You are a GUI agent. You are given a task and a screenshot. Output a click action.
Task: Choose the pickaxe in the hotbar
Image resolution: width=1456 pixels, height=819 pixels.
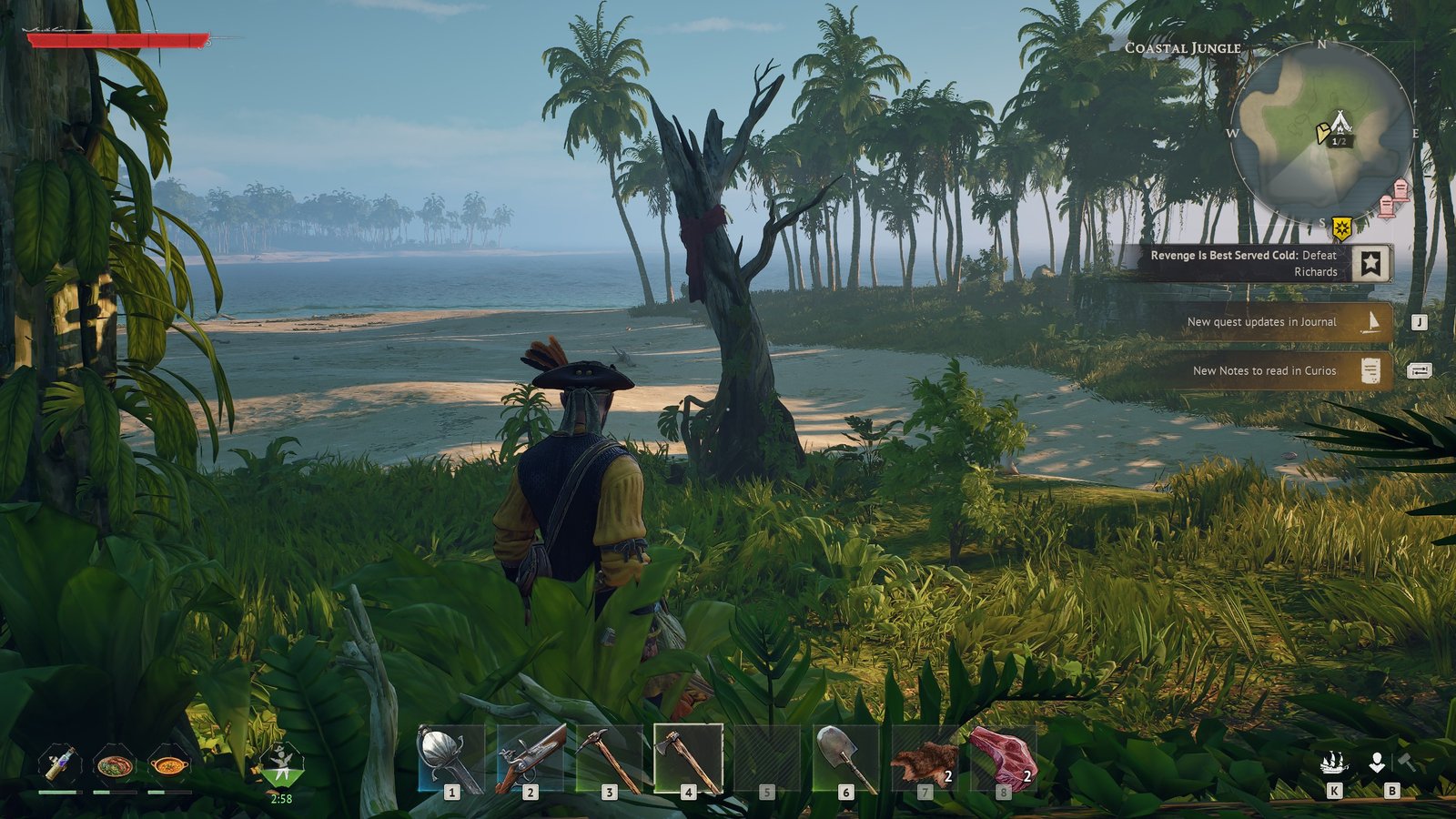click(x=609, y=760)
